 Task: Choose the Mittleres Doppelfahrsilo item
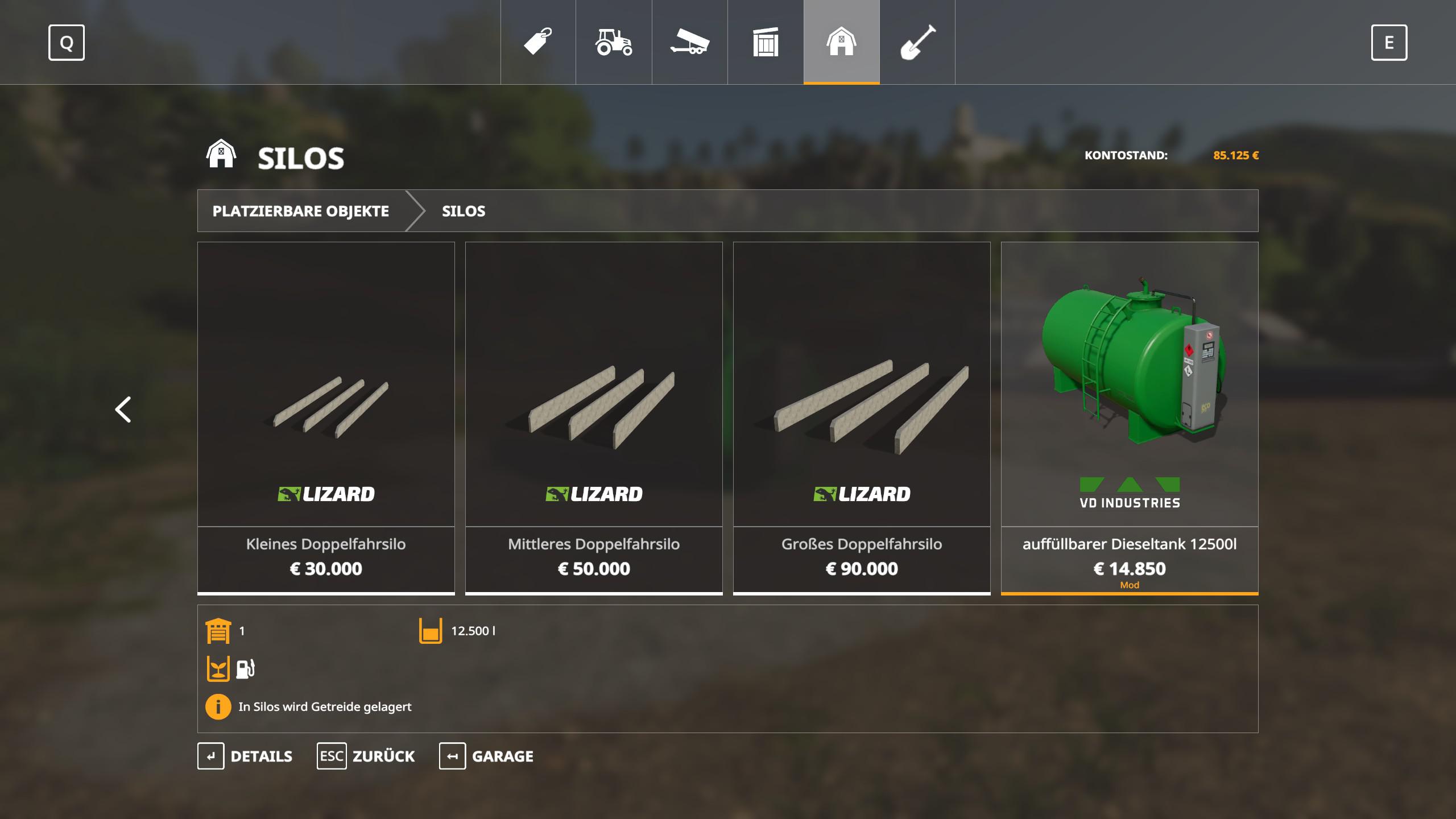[x=594, y=418]
